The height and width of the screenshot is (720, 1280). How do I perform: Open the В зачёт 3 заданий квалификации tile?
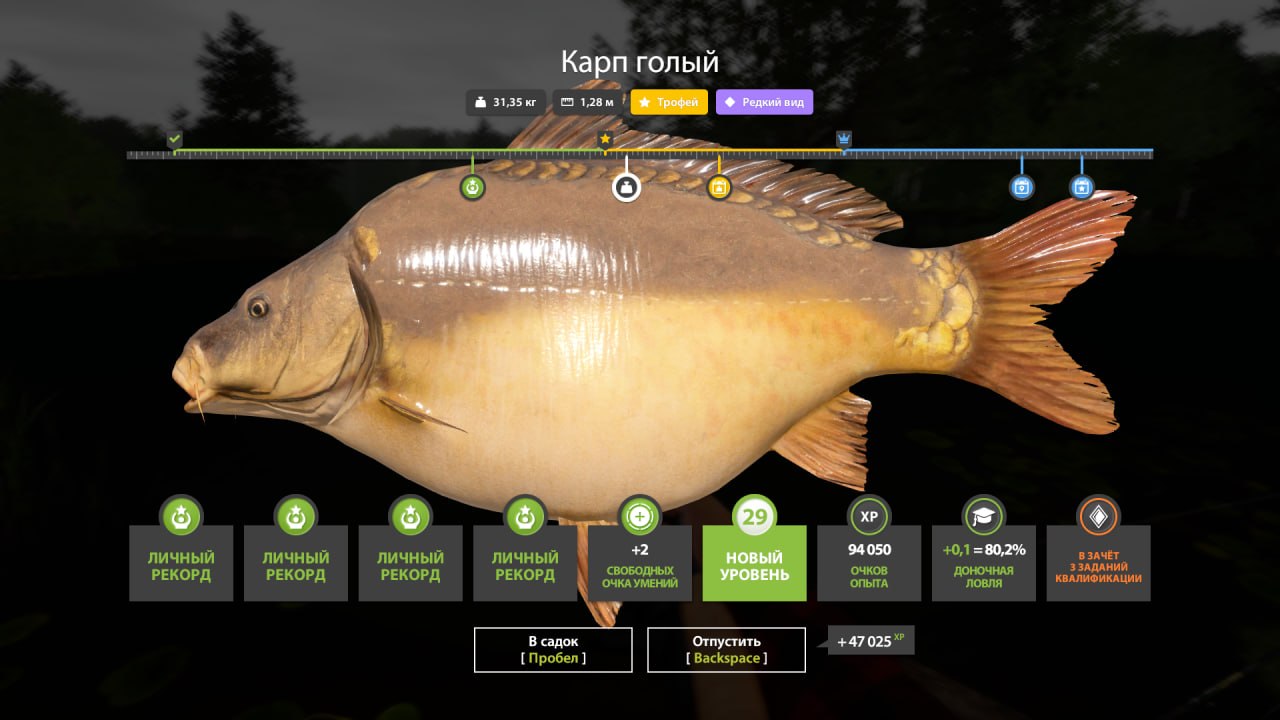(x=1098, y=562)
